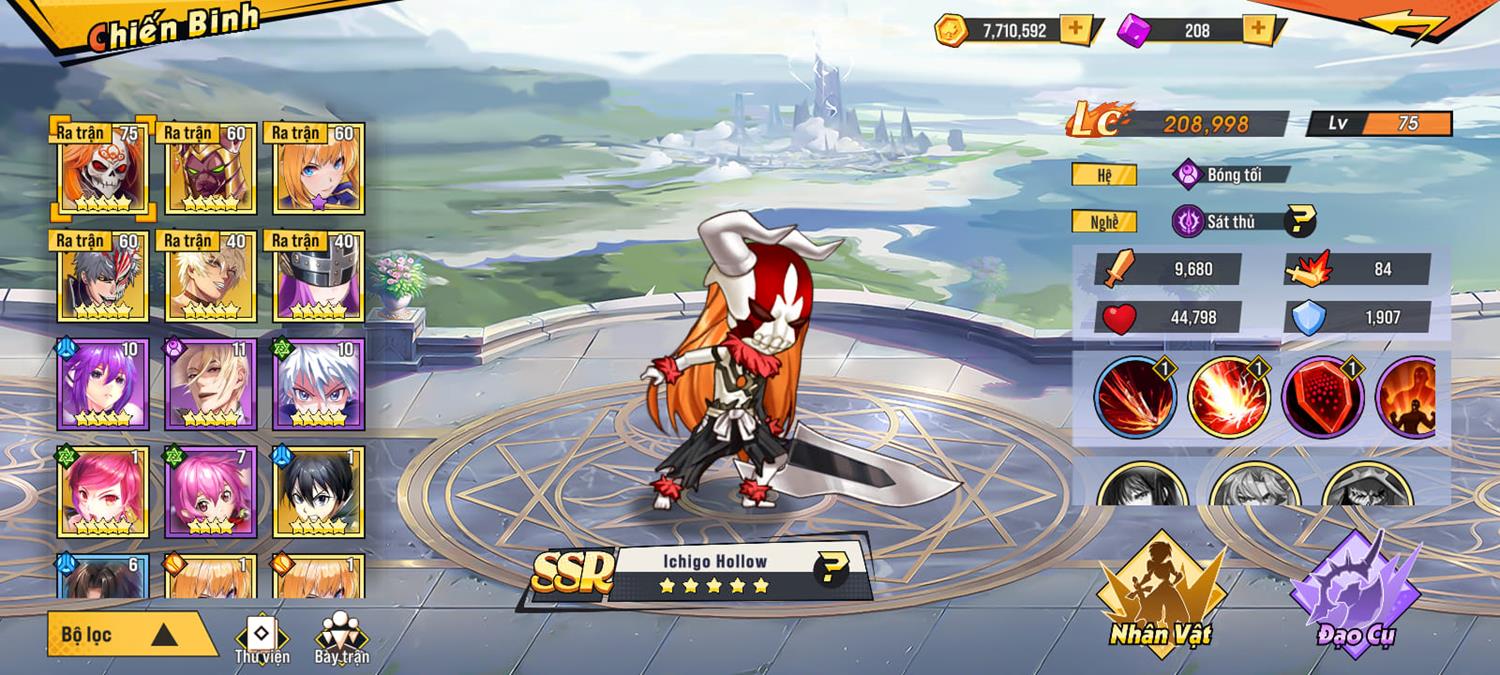
Task: Add more purple gems with plus button
Action: (1257, 30)
